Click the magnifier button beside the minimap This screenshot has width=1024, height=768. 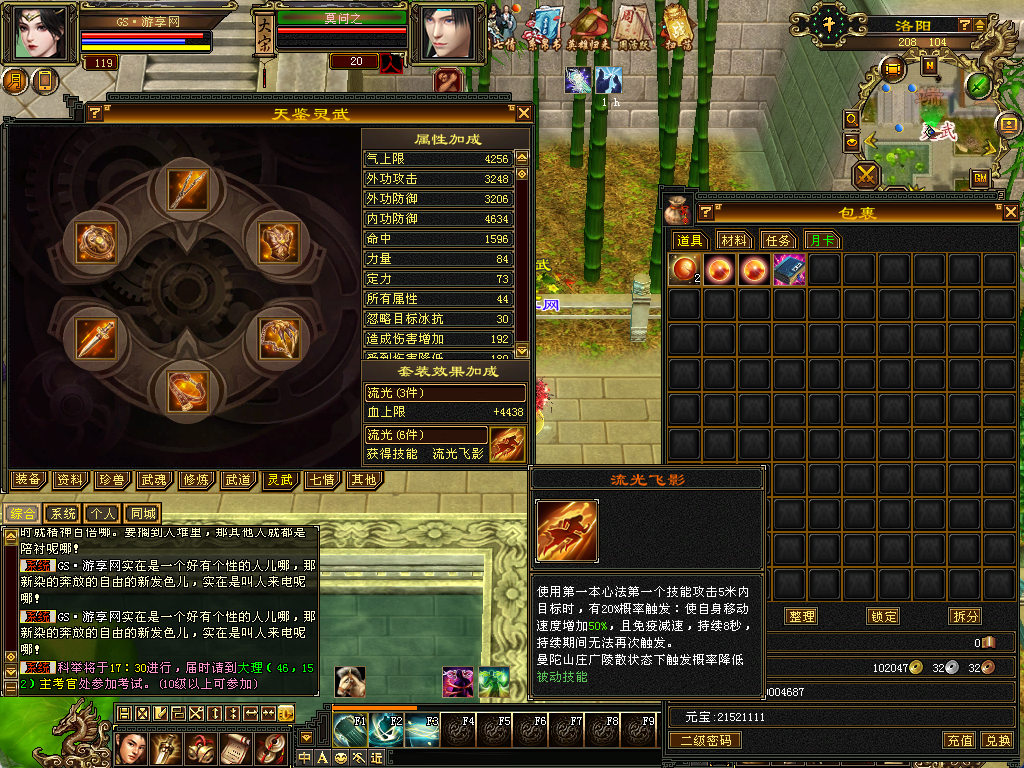pyautogui.click(x=852, y=118)
